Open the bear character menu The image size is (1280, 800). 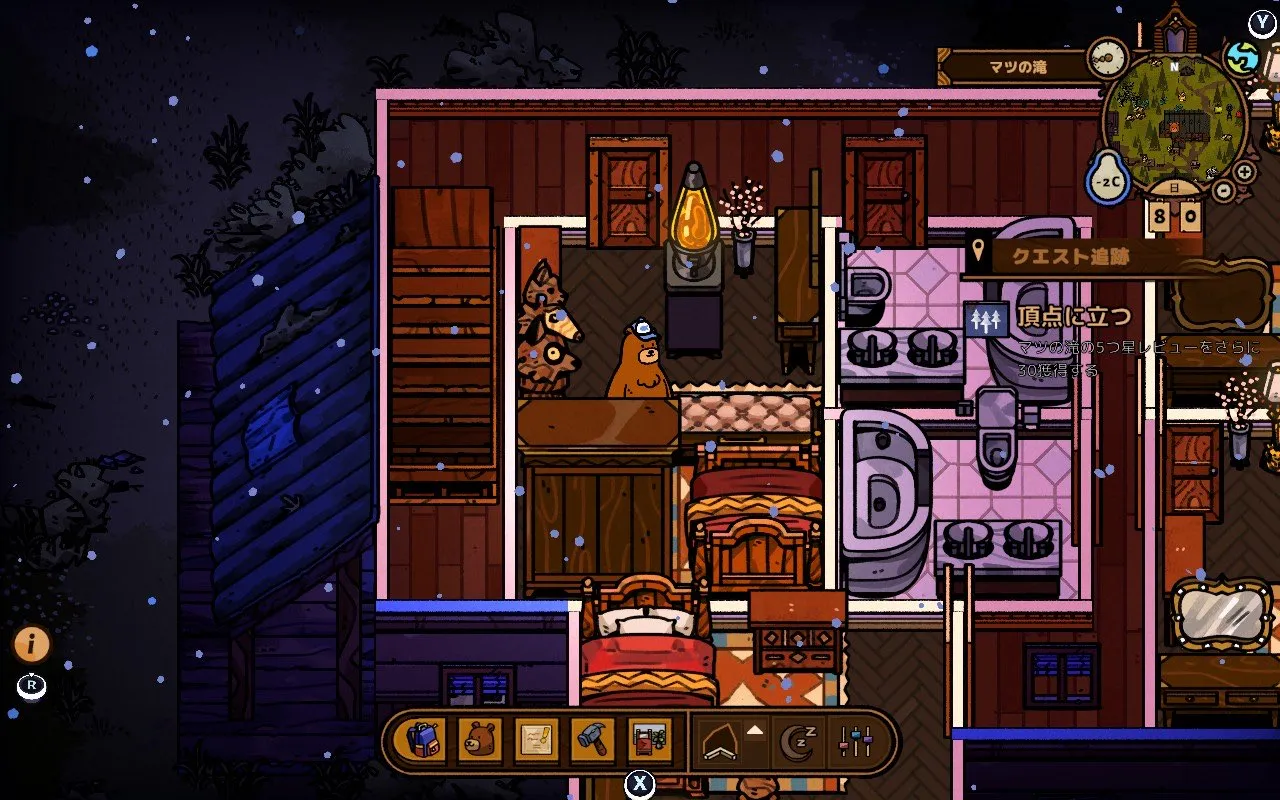[x=480, y=741]
